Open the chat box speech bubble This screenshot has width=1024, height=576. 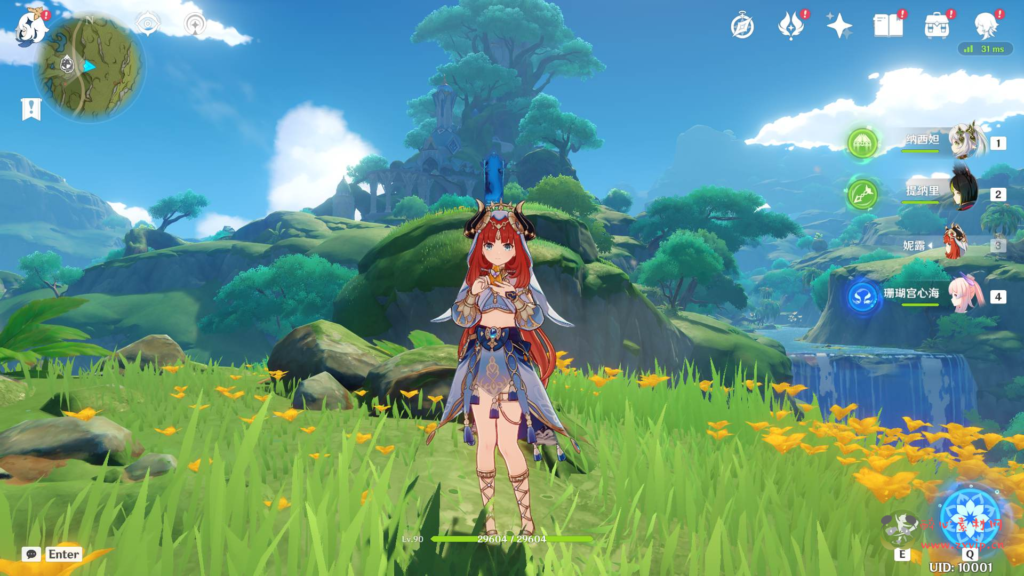[x=31, y=553]
